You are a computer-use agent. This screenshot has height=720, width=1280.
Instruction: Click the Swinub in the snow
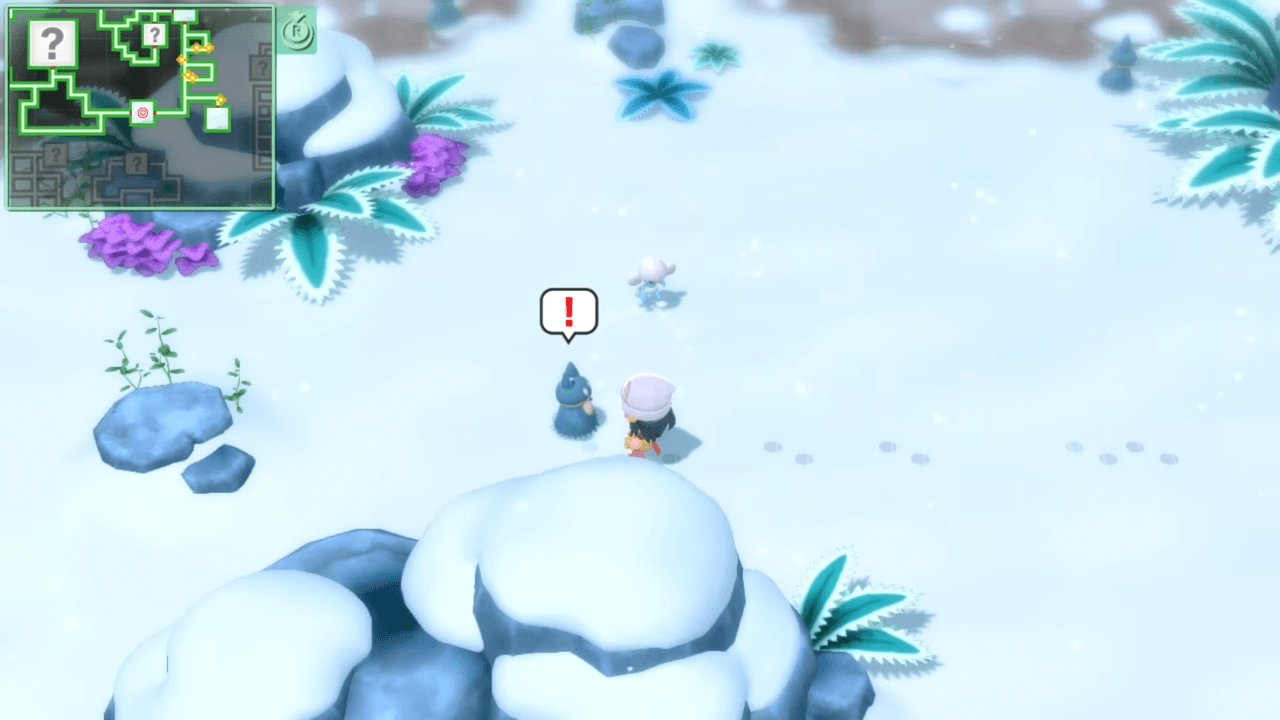tap(652, 280)
